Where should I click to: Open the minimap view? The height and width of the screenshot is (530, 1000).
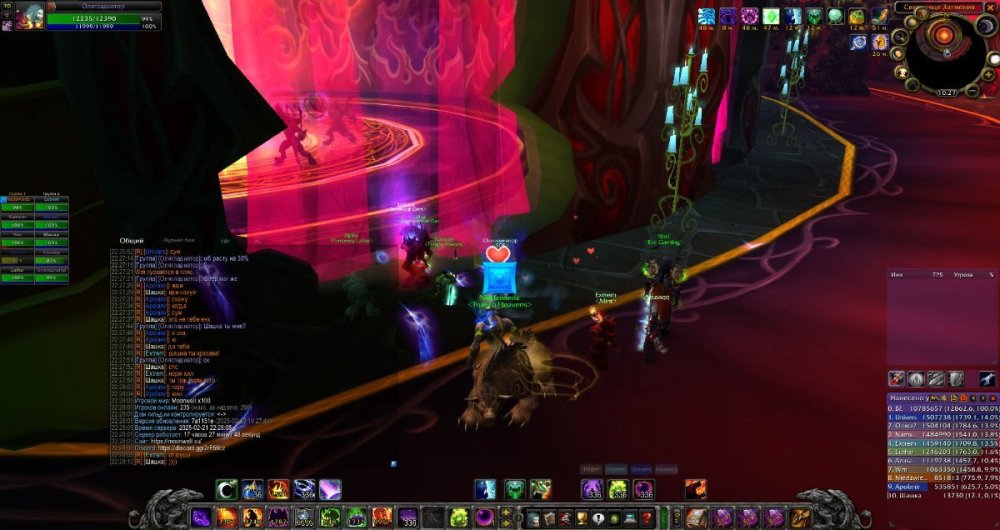pos(942,47)
